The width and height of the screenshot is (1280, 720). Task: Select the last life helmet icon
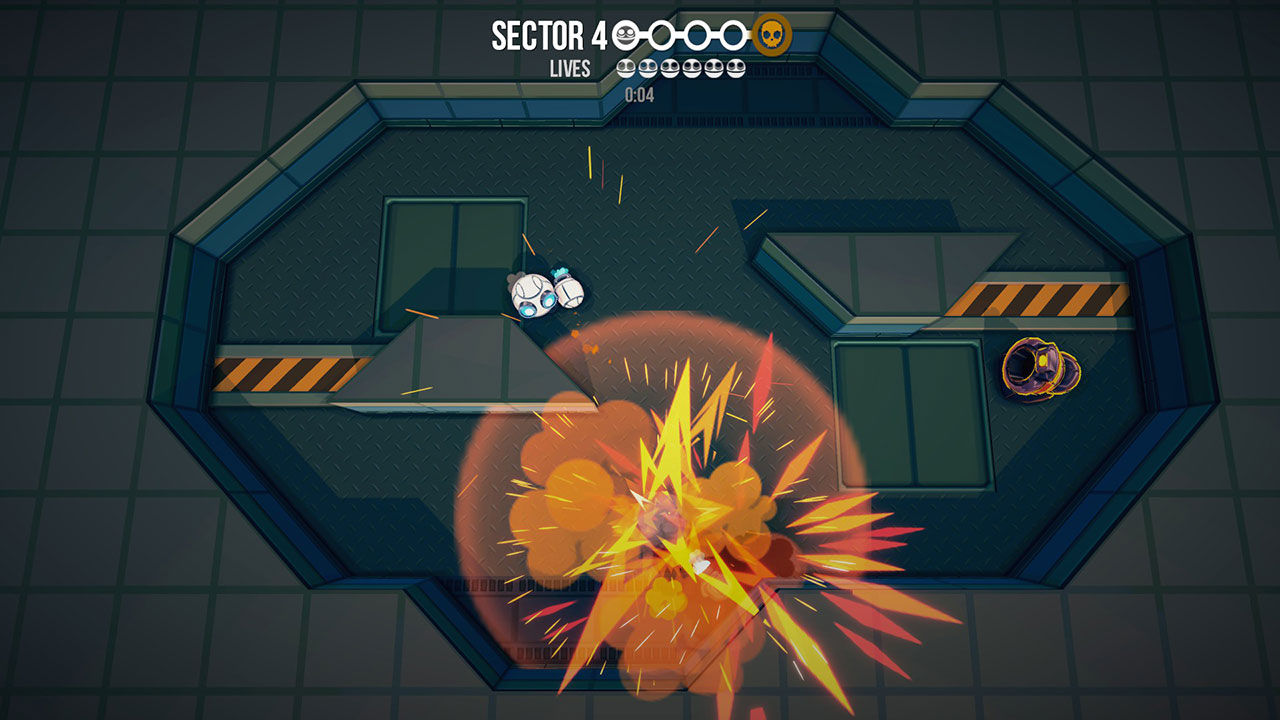(735, 67)
